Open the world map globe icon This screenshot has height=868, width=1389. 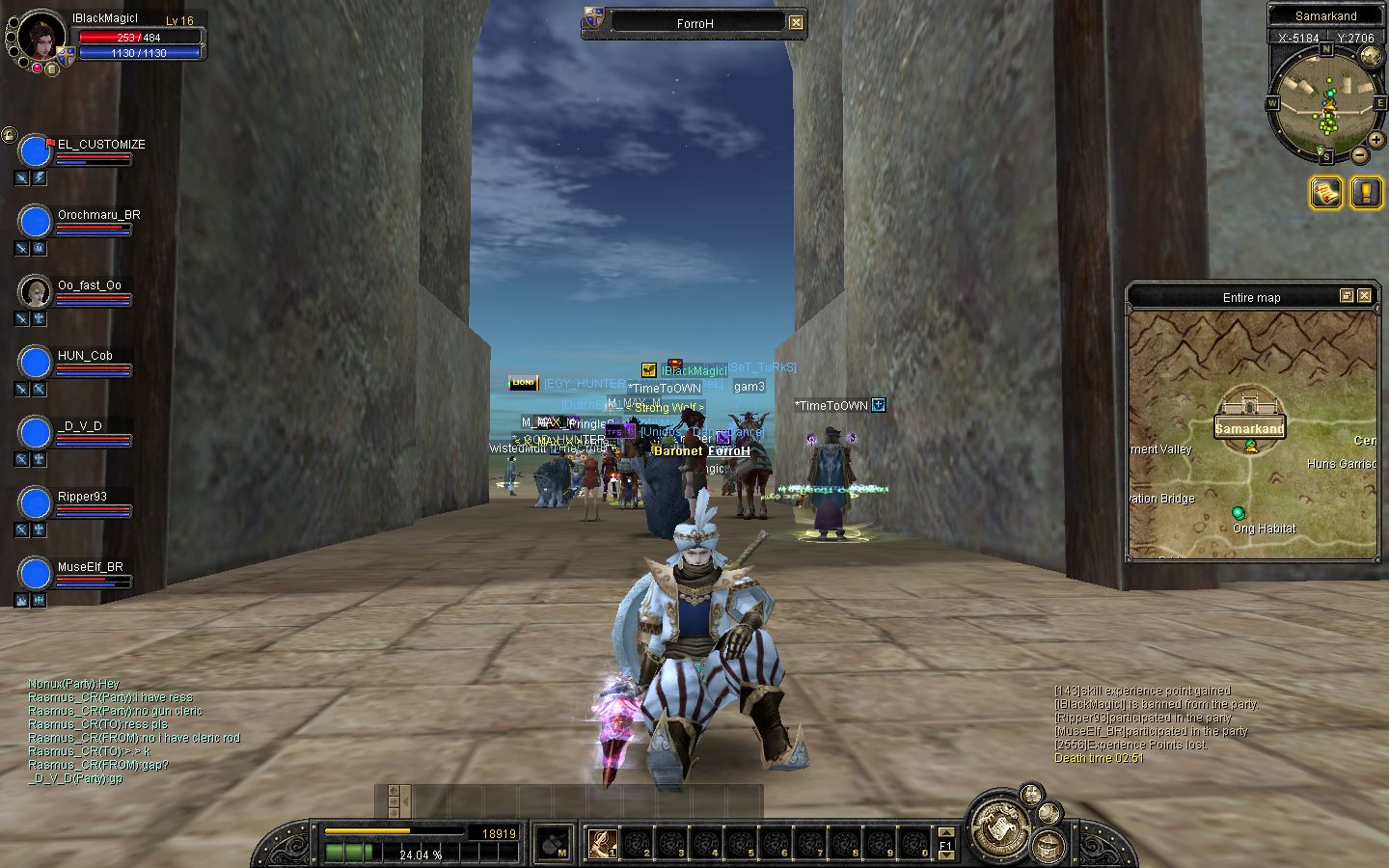point(1370,56)
